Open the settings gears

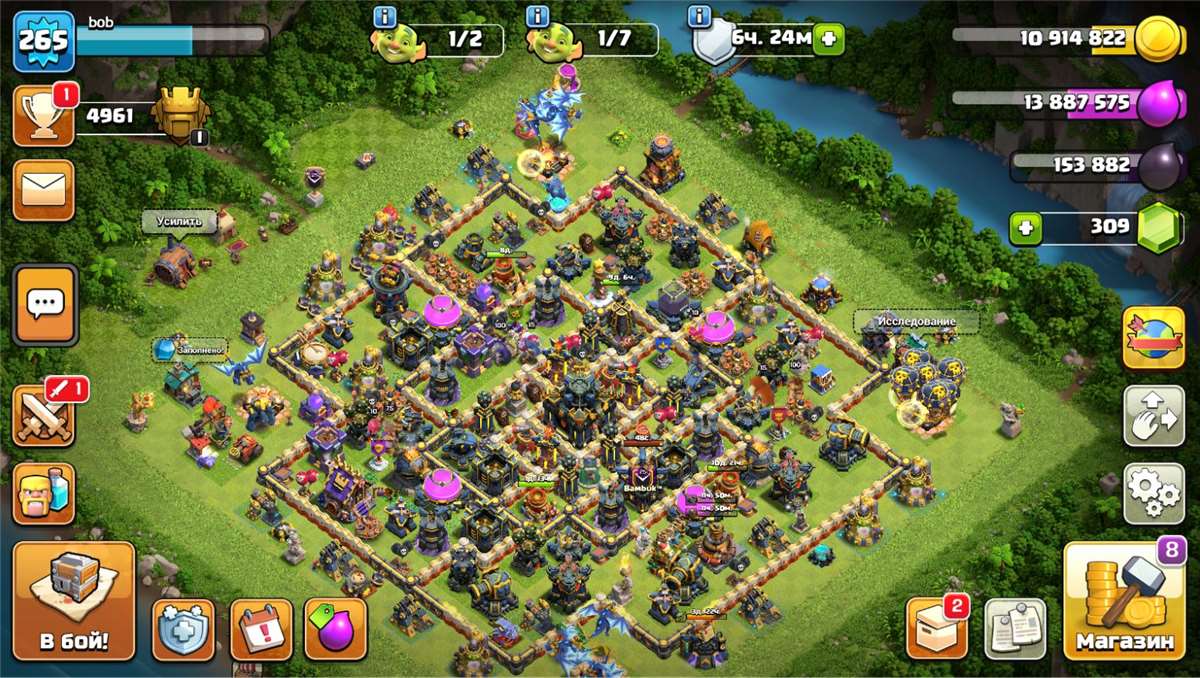click(1154, 493)
